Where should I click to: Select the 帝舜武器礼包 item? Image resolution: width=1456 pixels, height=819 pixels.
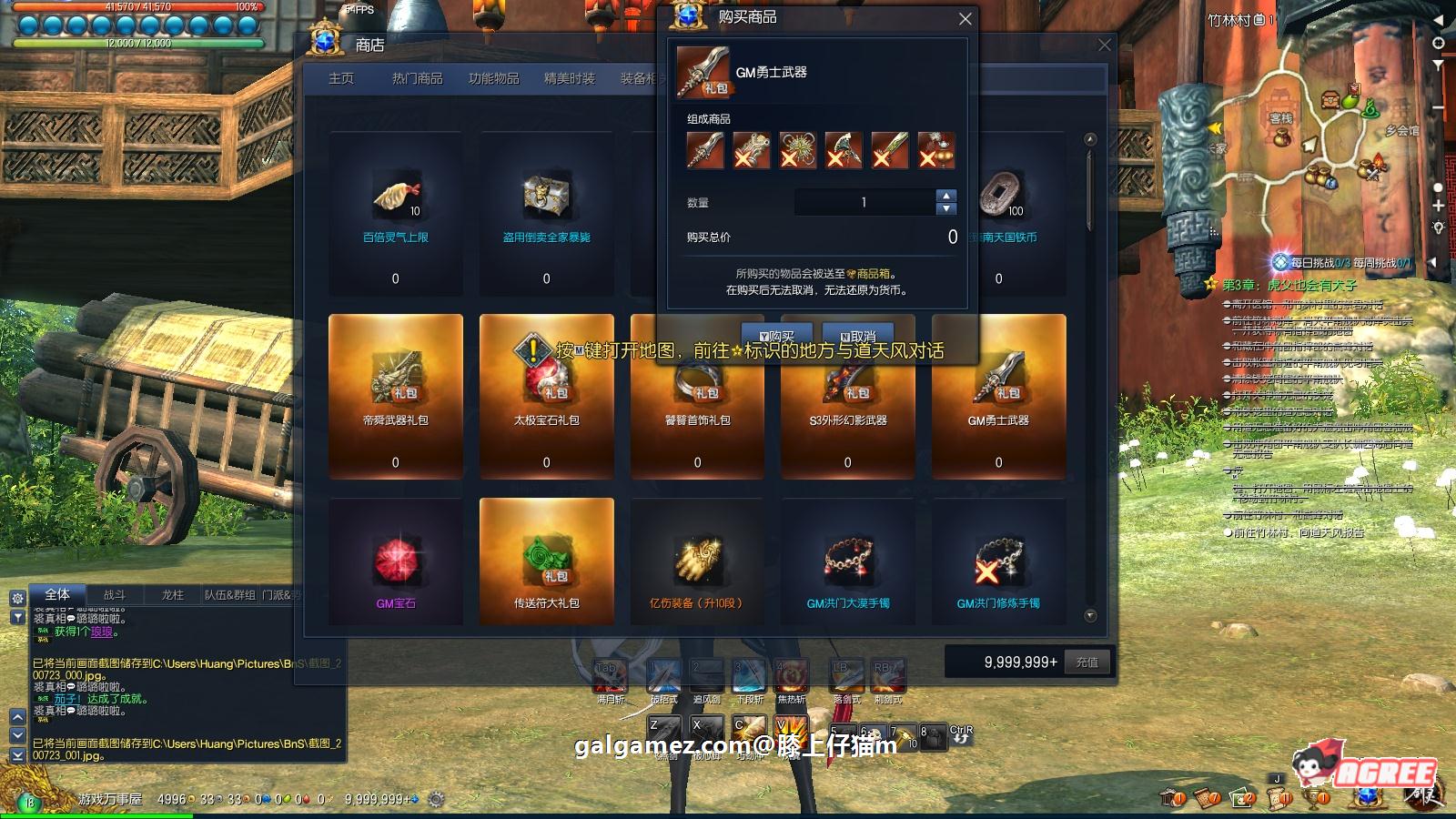pyautogui.click(x=396, y=396)
